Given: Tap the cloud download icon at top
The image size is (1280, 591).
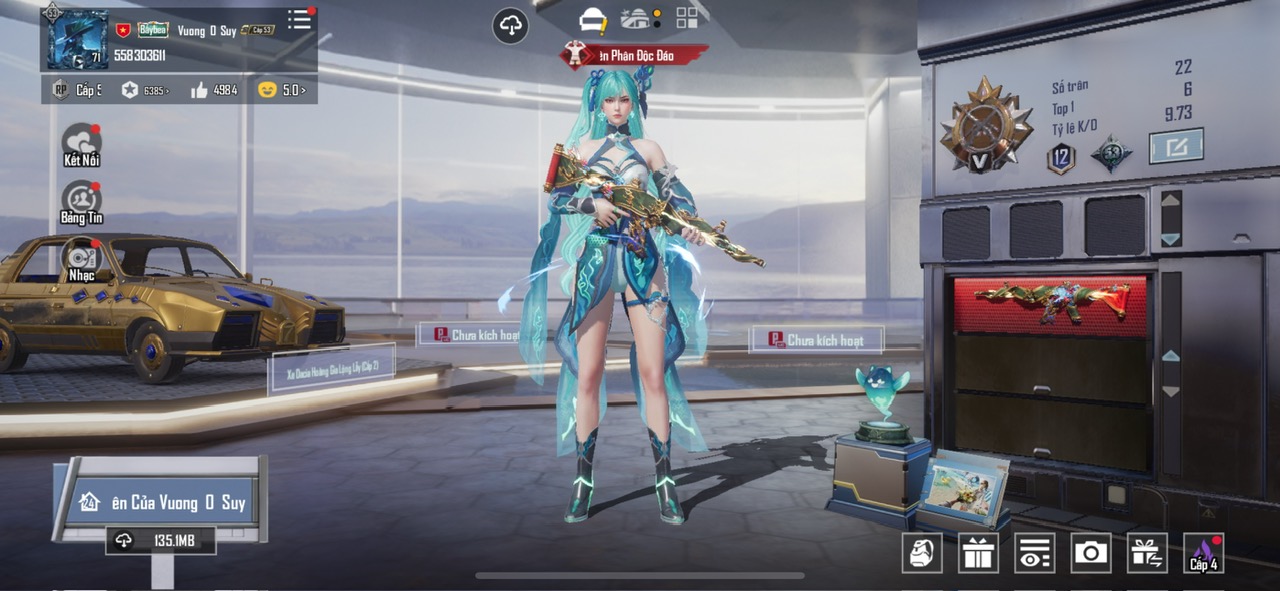Looking at the screenshot, I should [x=510, y=25].
